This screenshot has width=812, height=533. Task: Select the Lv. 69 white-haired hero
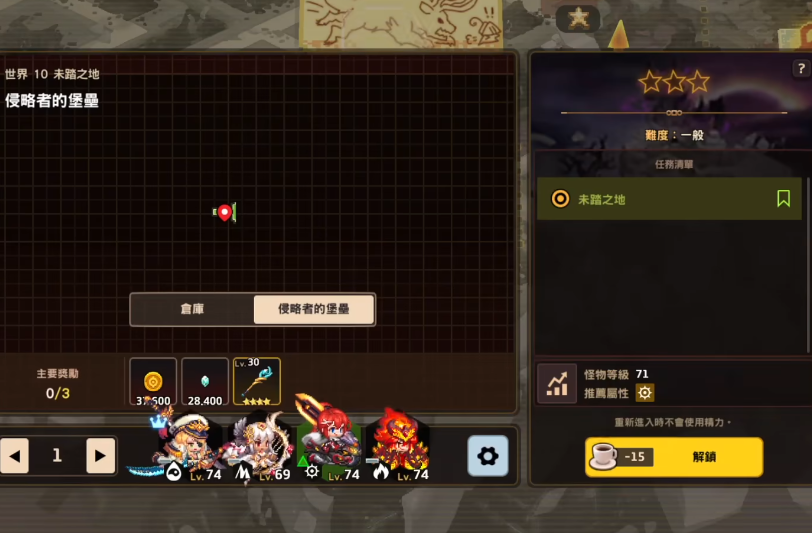point(258,447)
